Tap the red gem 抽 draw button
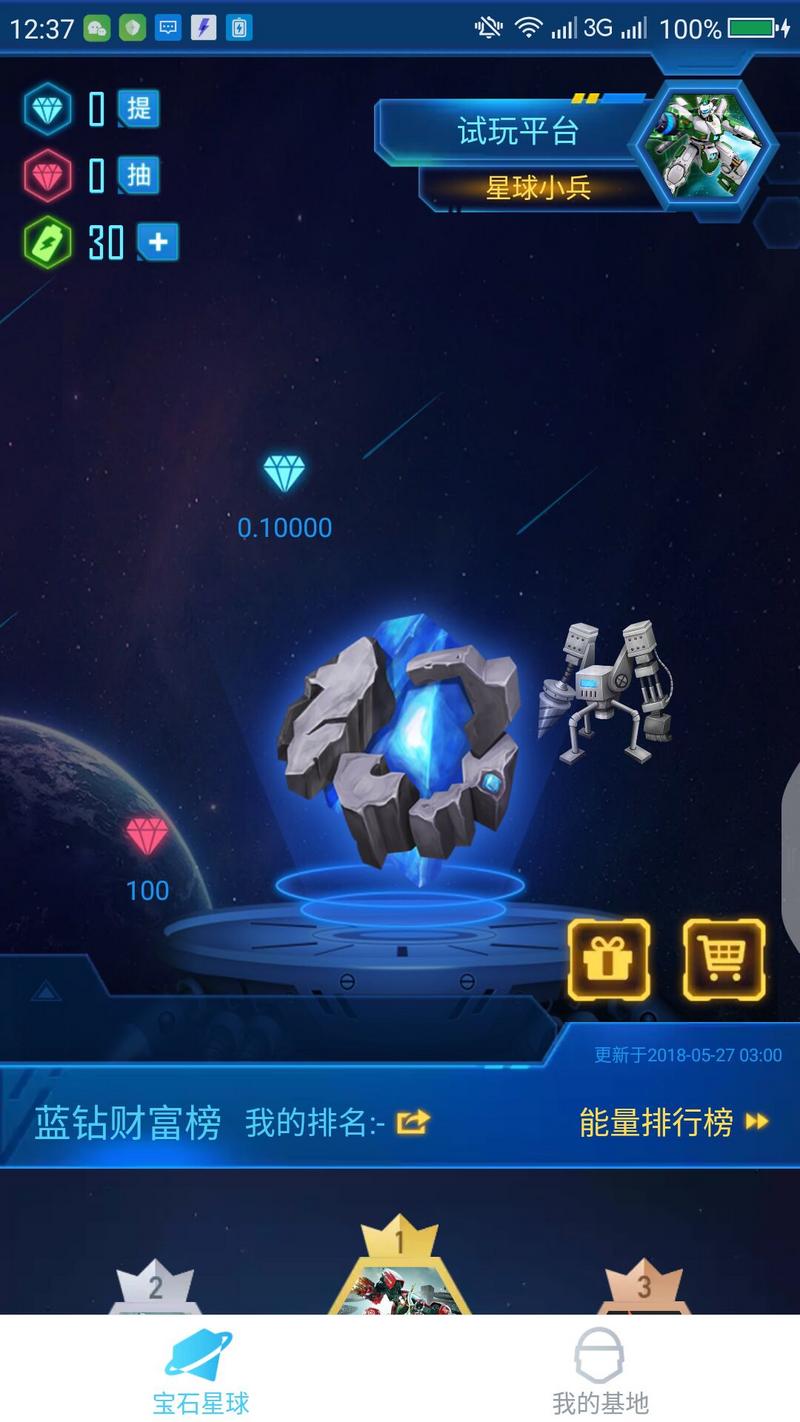 point(139,176)
